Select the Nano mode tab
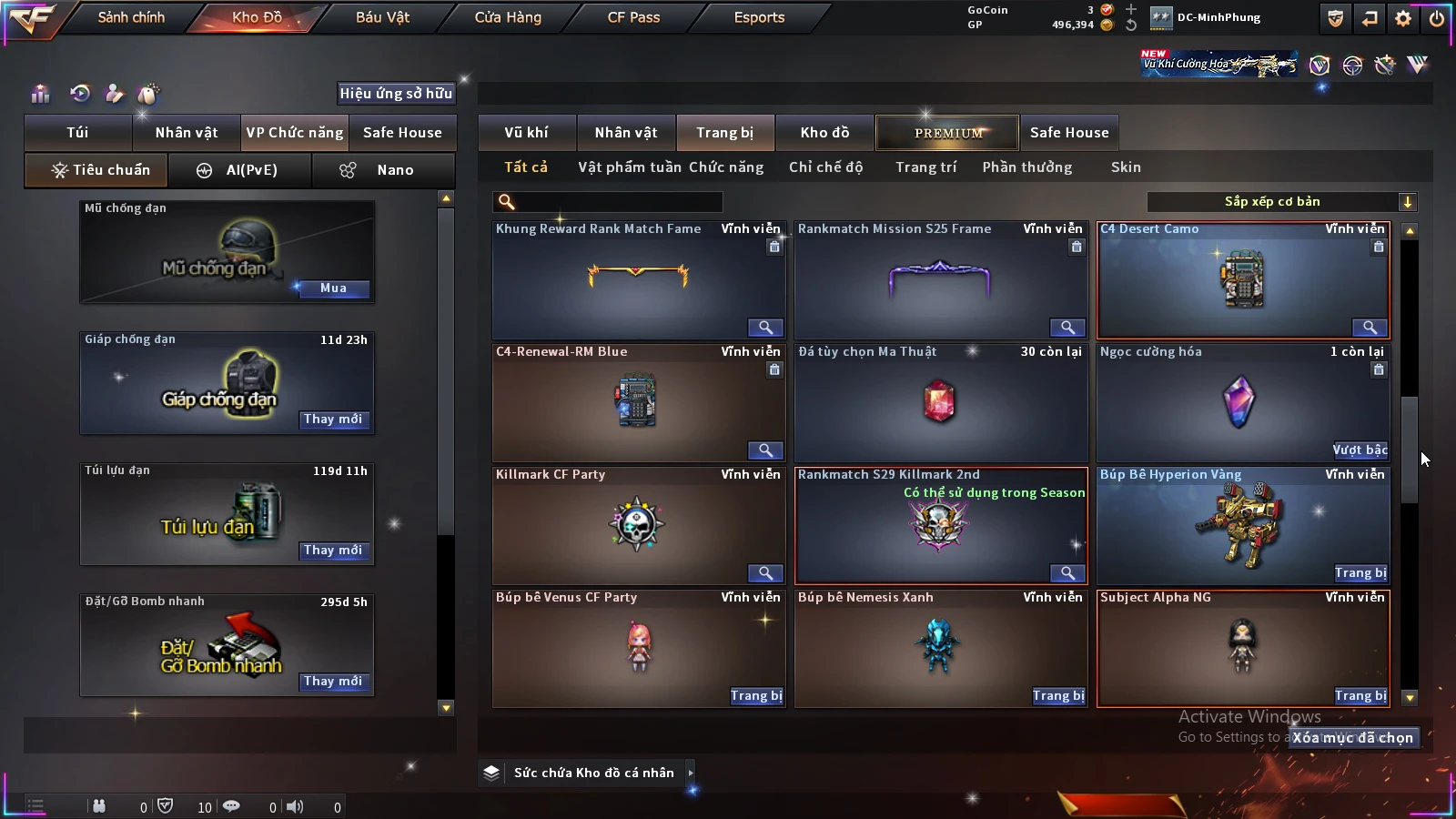This screenshot has height=819, width=1456. point(383,170)
